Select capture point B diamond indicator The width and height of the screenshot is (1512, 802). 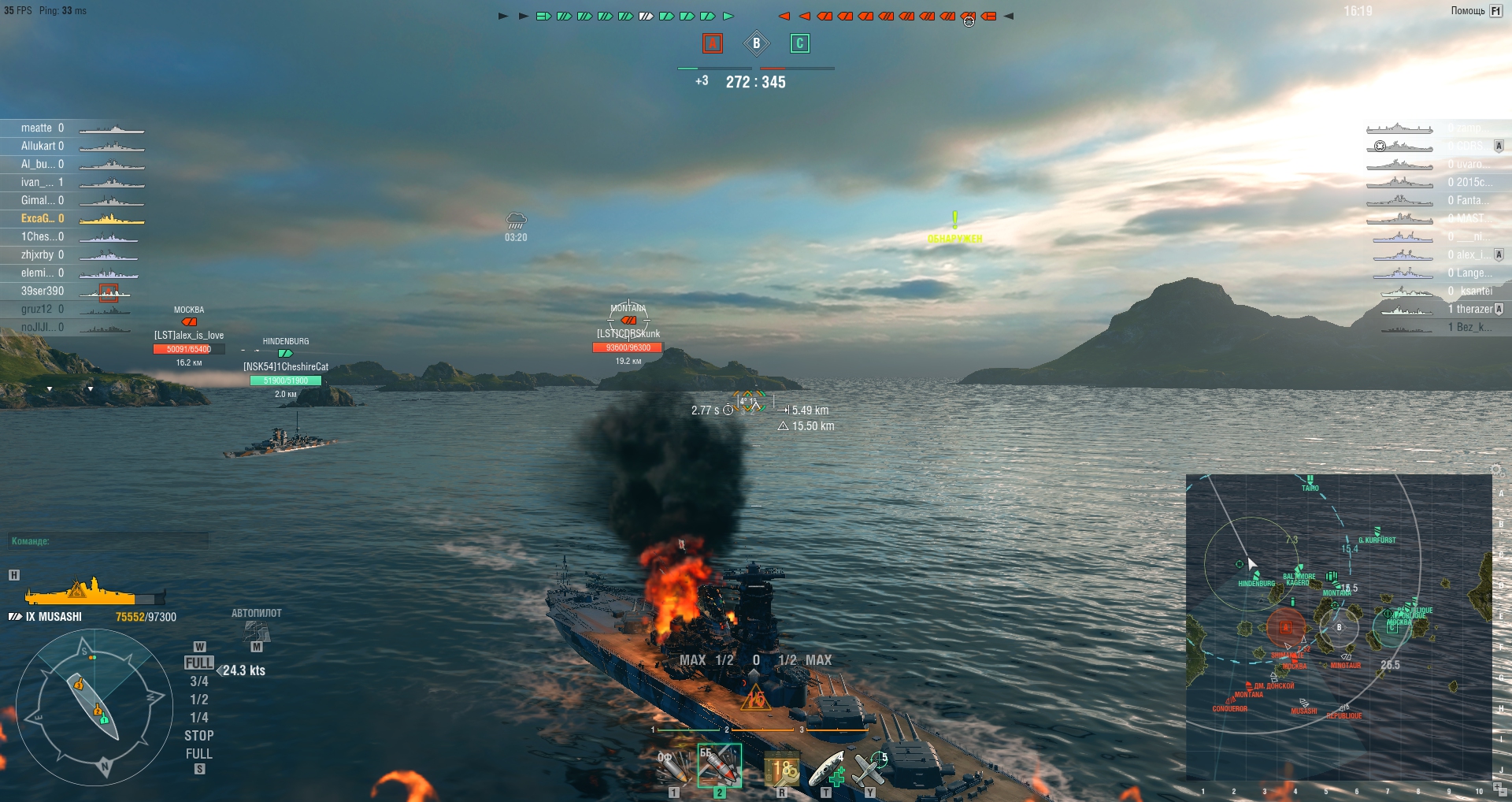756,43
